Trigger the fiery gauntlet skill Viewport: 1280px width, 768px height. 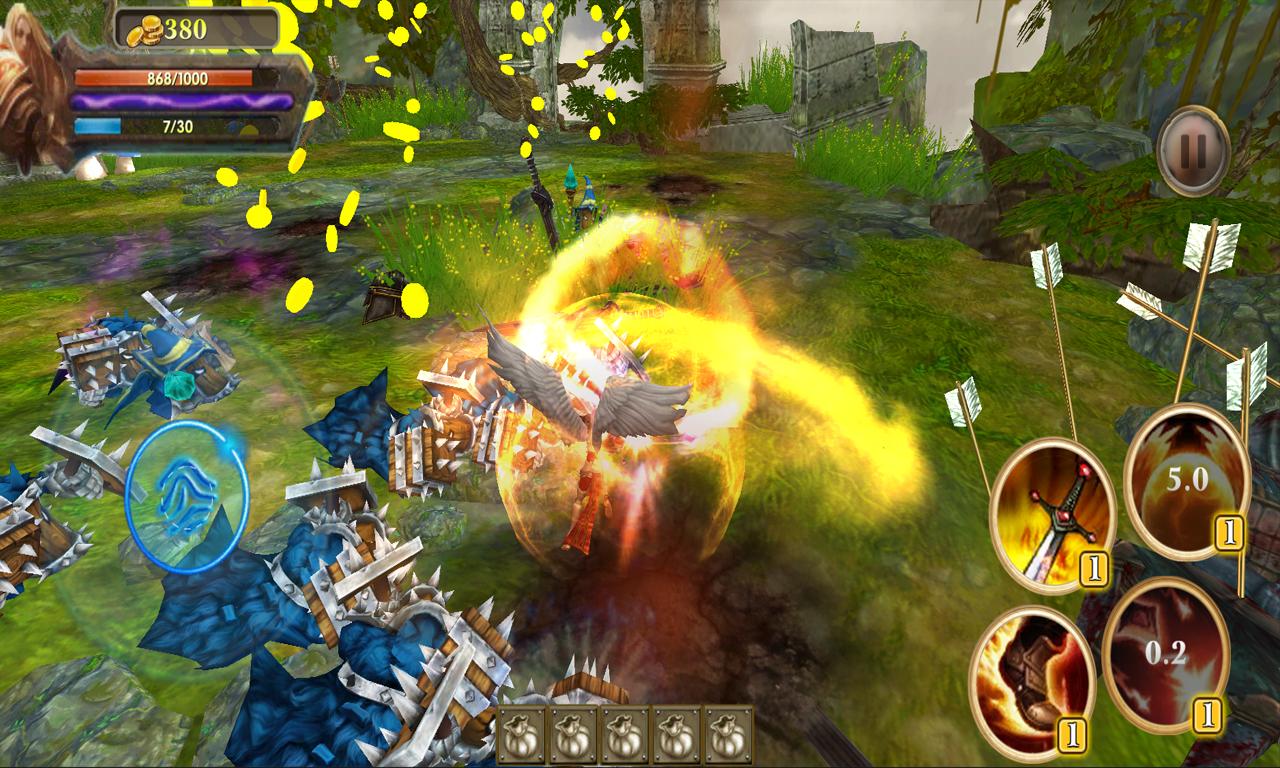(1031, 682)
